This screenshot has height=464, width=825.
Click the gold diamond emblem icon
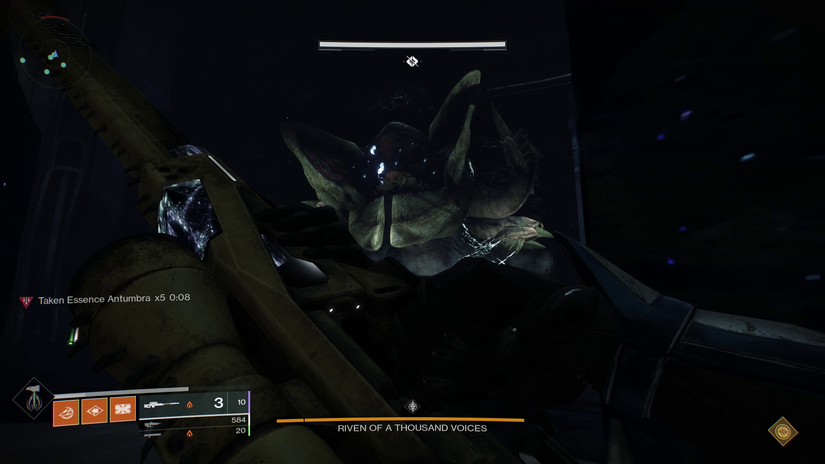point(782,431)
